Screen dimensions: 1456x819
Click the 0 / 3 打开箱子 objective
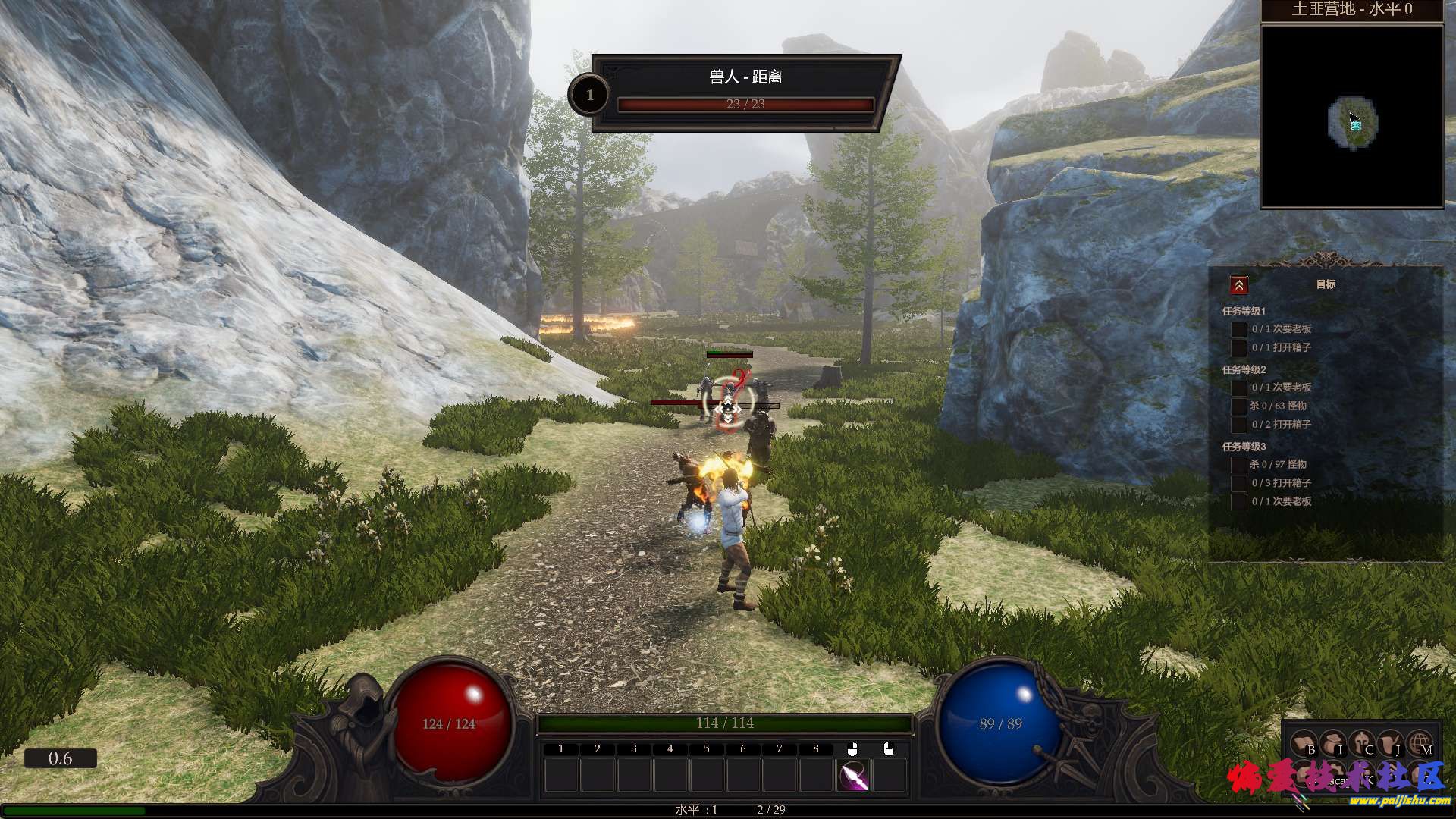[x=1281, y=482]
